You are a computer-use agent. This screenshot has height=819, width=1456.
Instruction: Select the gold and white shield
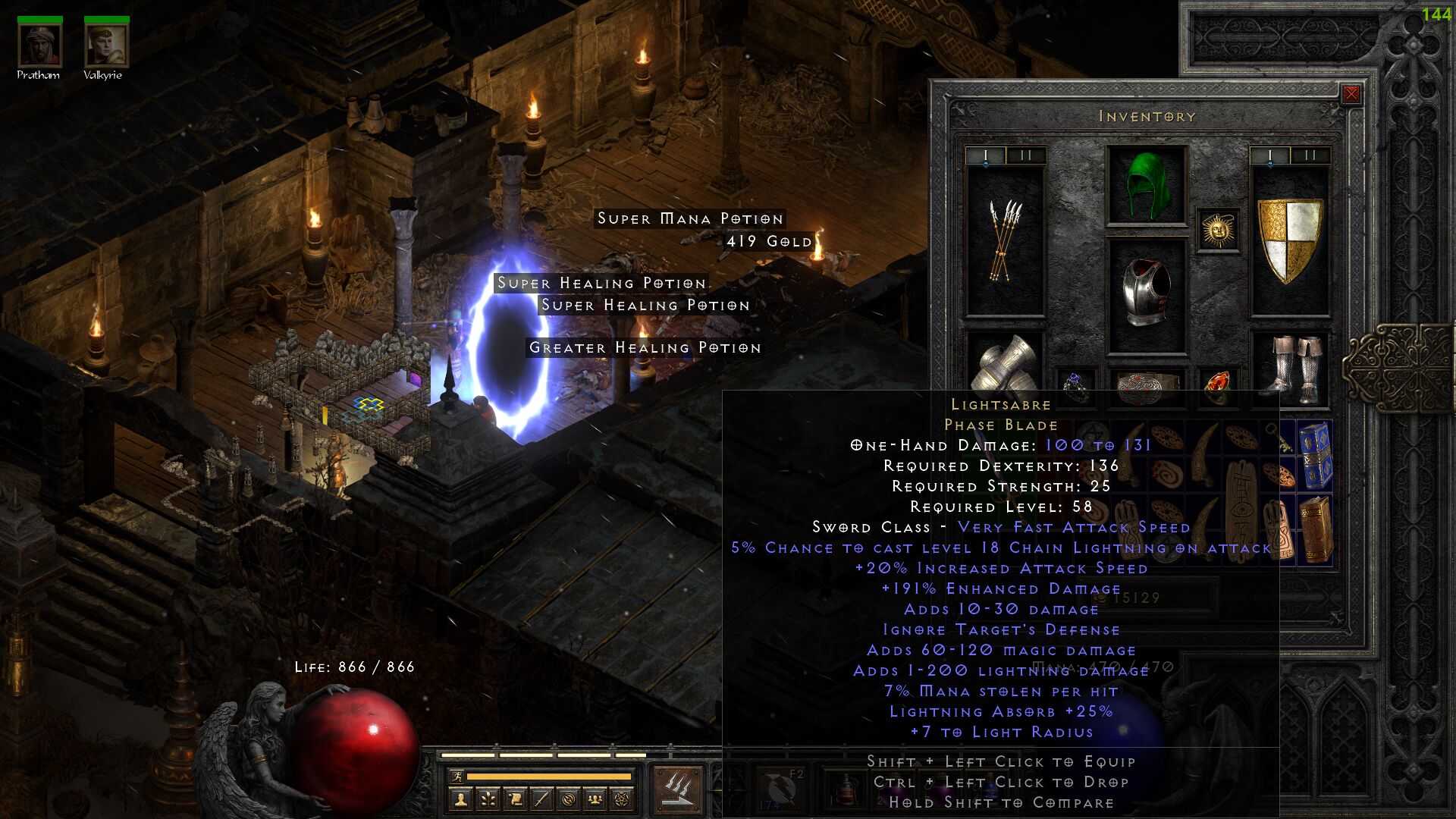pos(1289,240)
